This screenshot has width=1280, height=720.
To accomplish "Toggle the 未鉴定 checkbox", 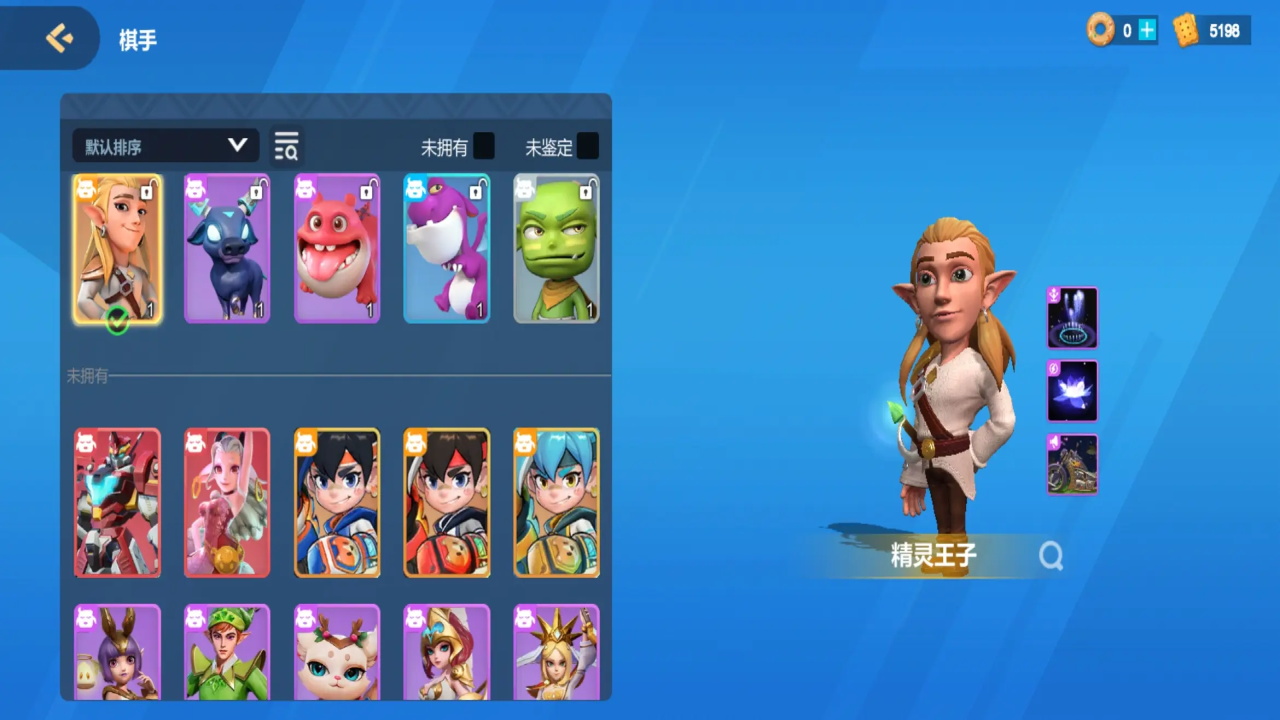I will [x=588, y=146].
